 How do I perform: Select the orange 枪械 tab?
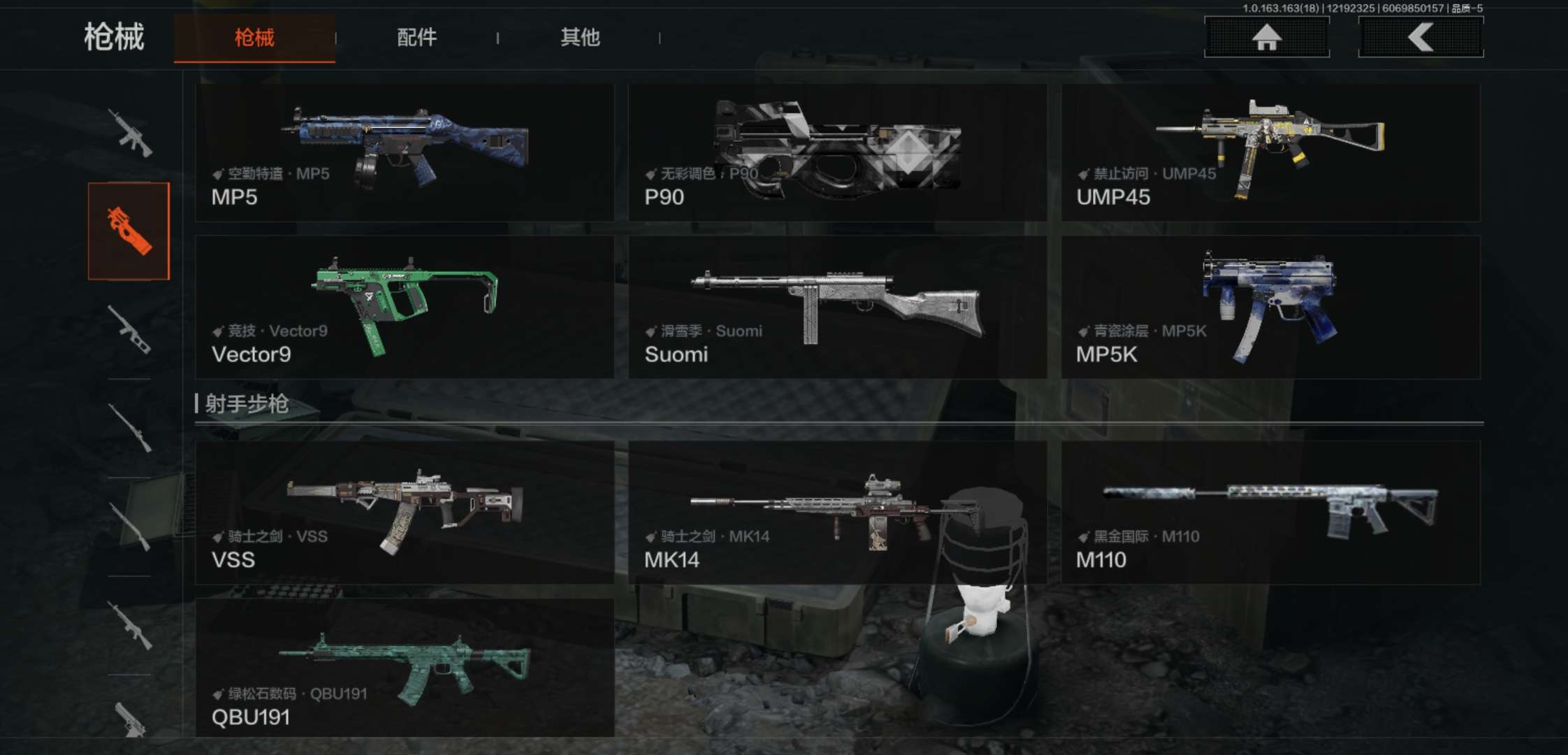coord(254,38)
